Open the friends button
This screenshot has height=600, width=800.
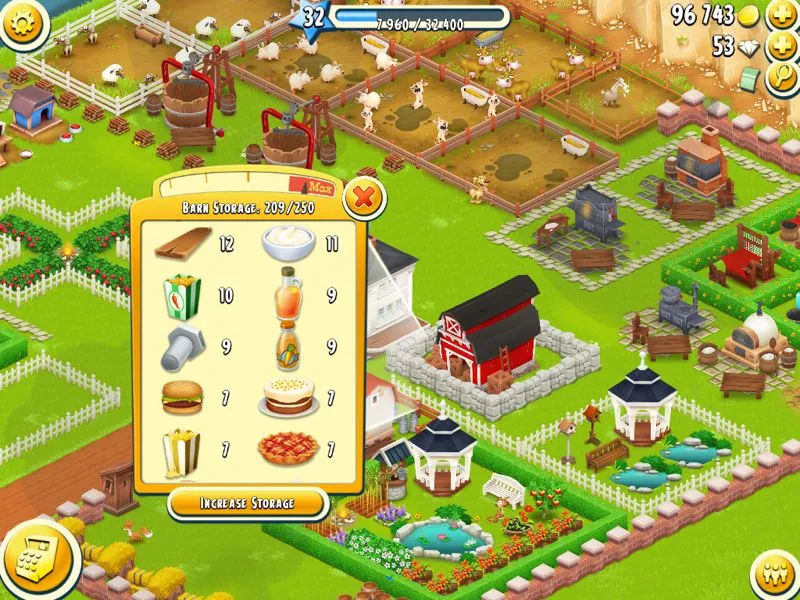[772, 573]
